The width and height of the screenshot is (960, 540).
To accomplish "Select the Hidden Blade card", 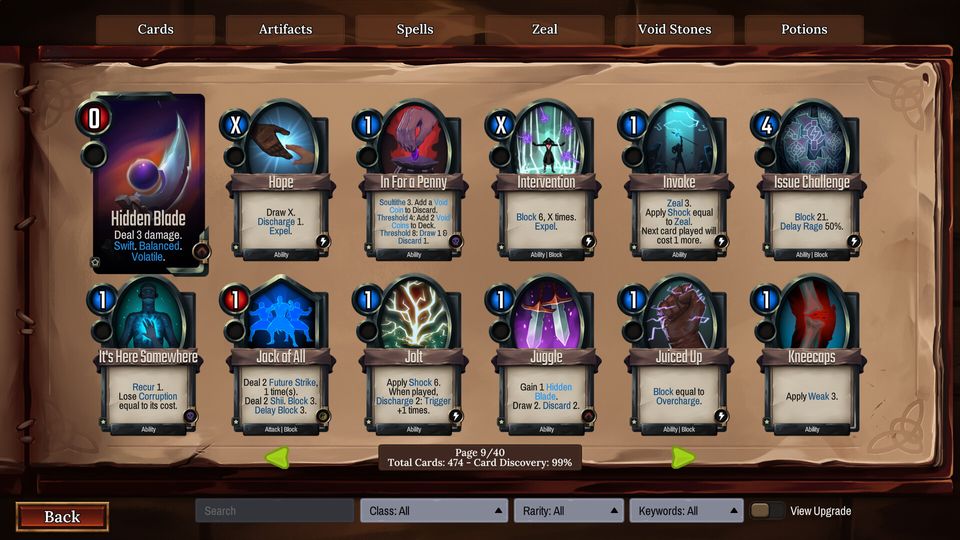I will [146, 185].
